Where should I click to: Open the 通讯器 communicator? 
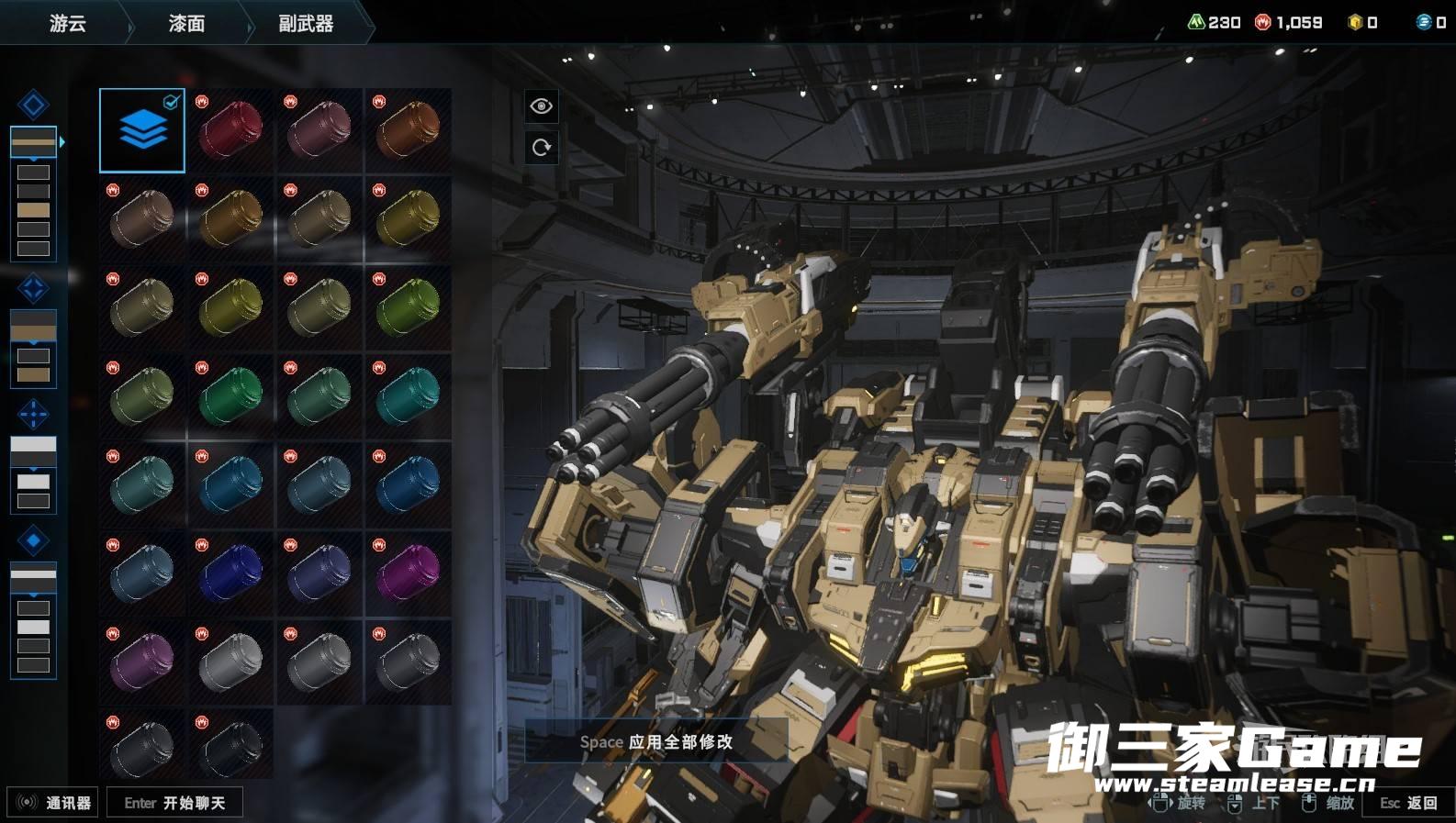(53, 803)
